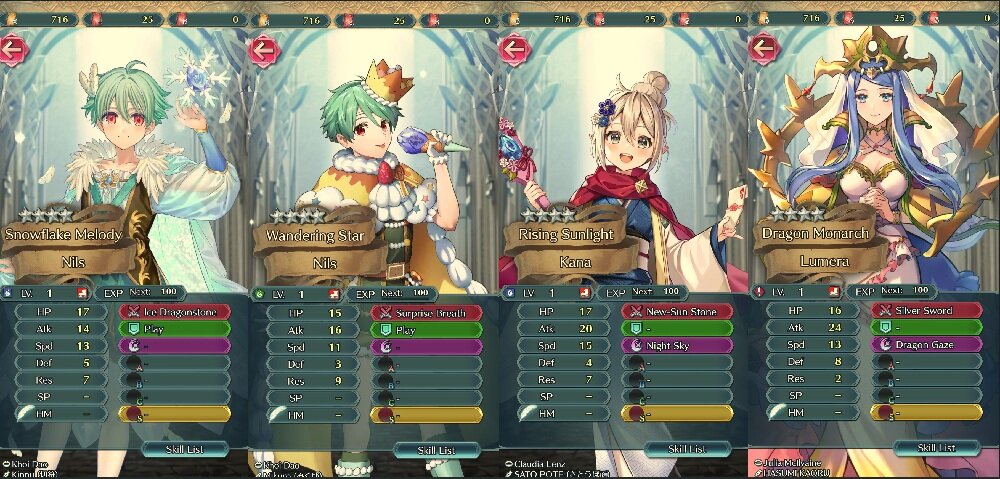The image size is (1000, 479).
Task: Select Lumera's Silver Sword weapon skill
Action: pyautogui.click(x=926, y=311)
